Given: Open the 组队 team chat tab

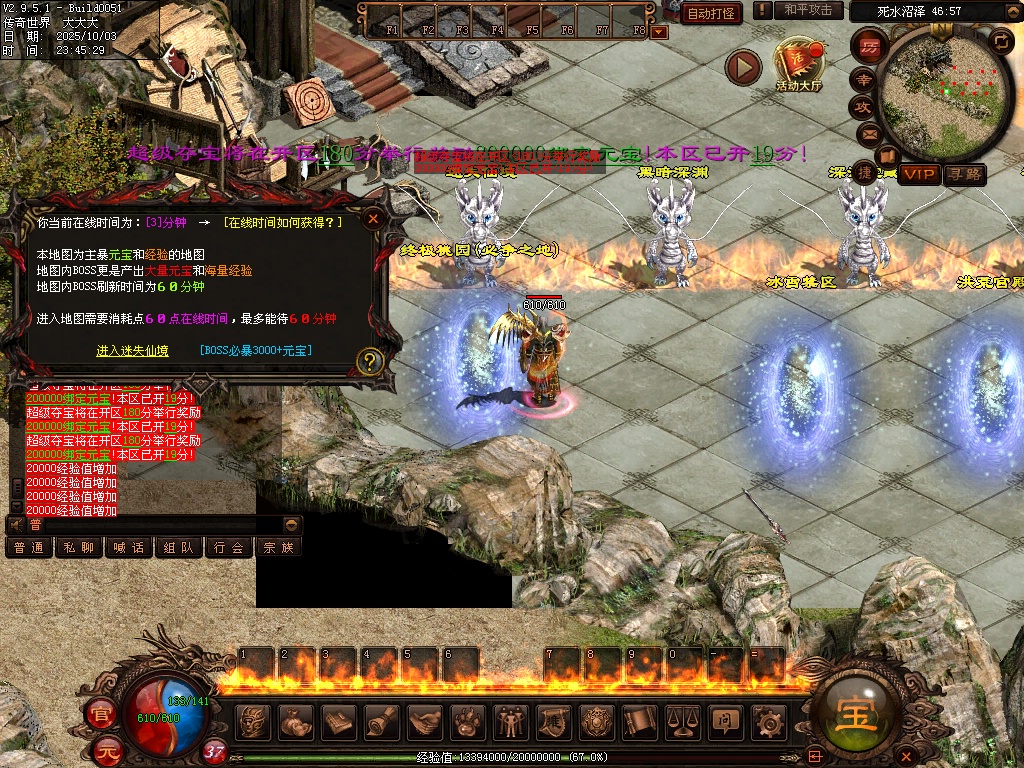Looking at the screenshot, I should coord(179,547).
